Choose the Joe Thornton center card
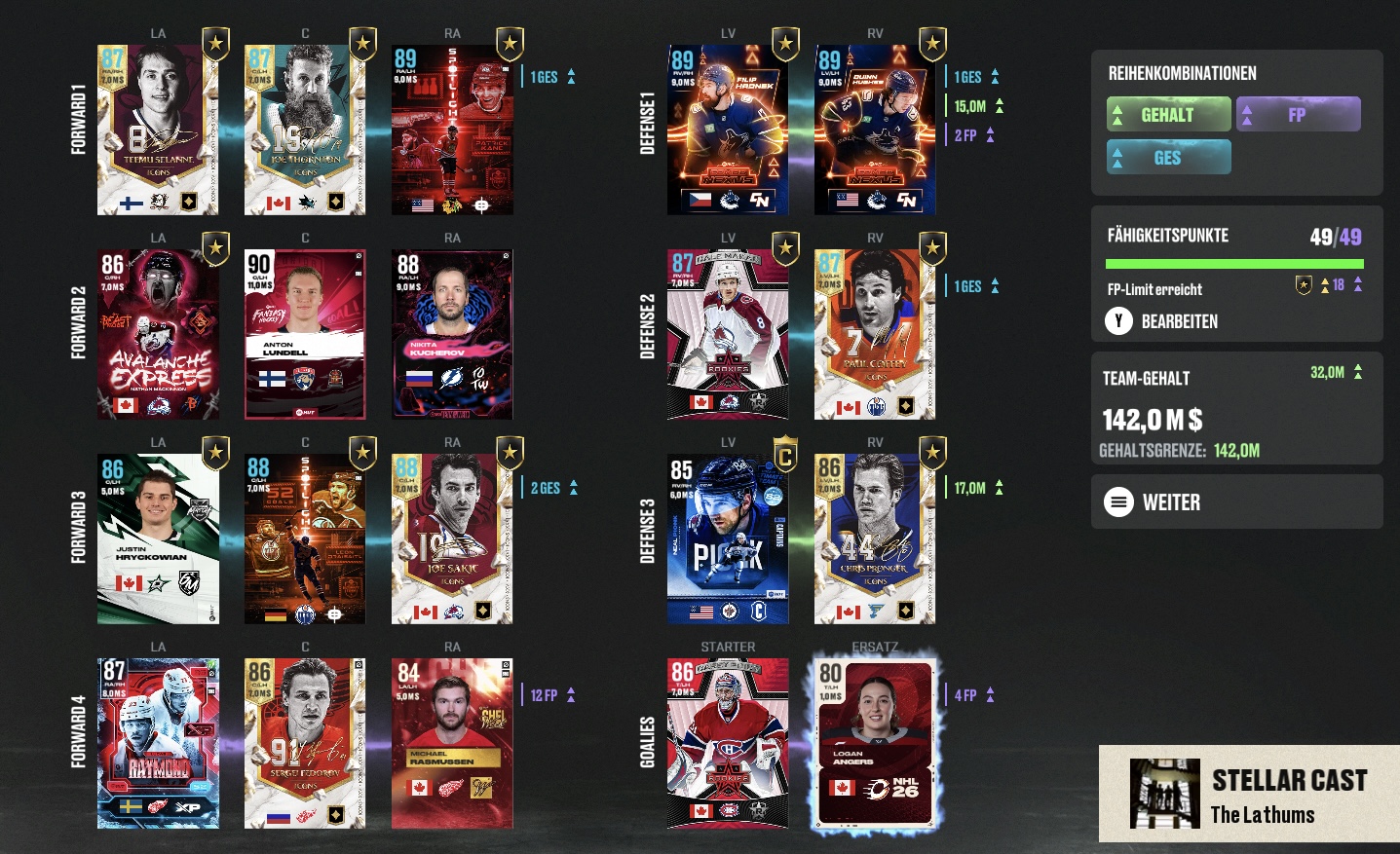 [x=305, y=130]
